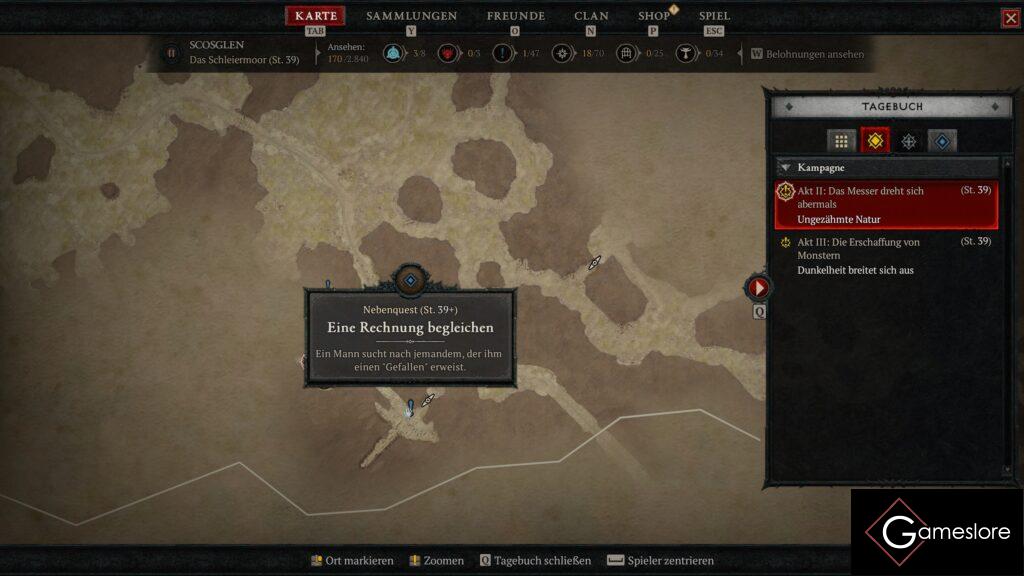Show all quests with the grid filter
The width and height of the screenshot is (1024, 576).
[841, 141]
